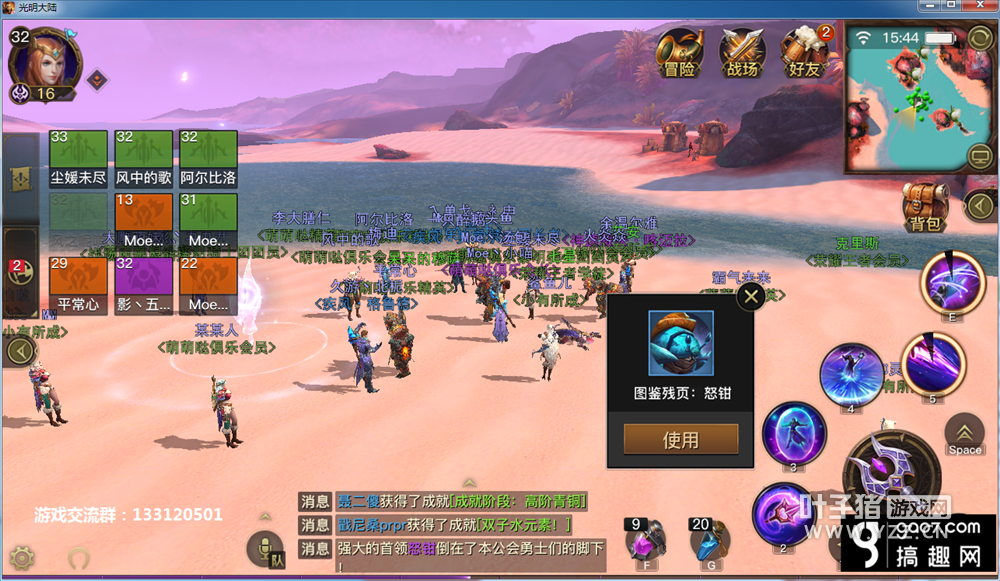Close the item popup with the X

[750, 296]
